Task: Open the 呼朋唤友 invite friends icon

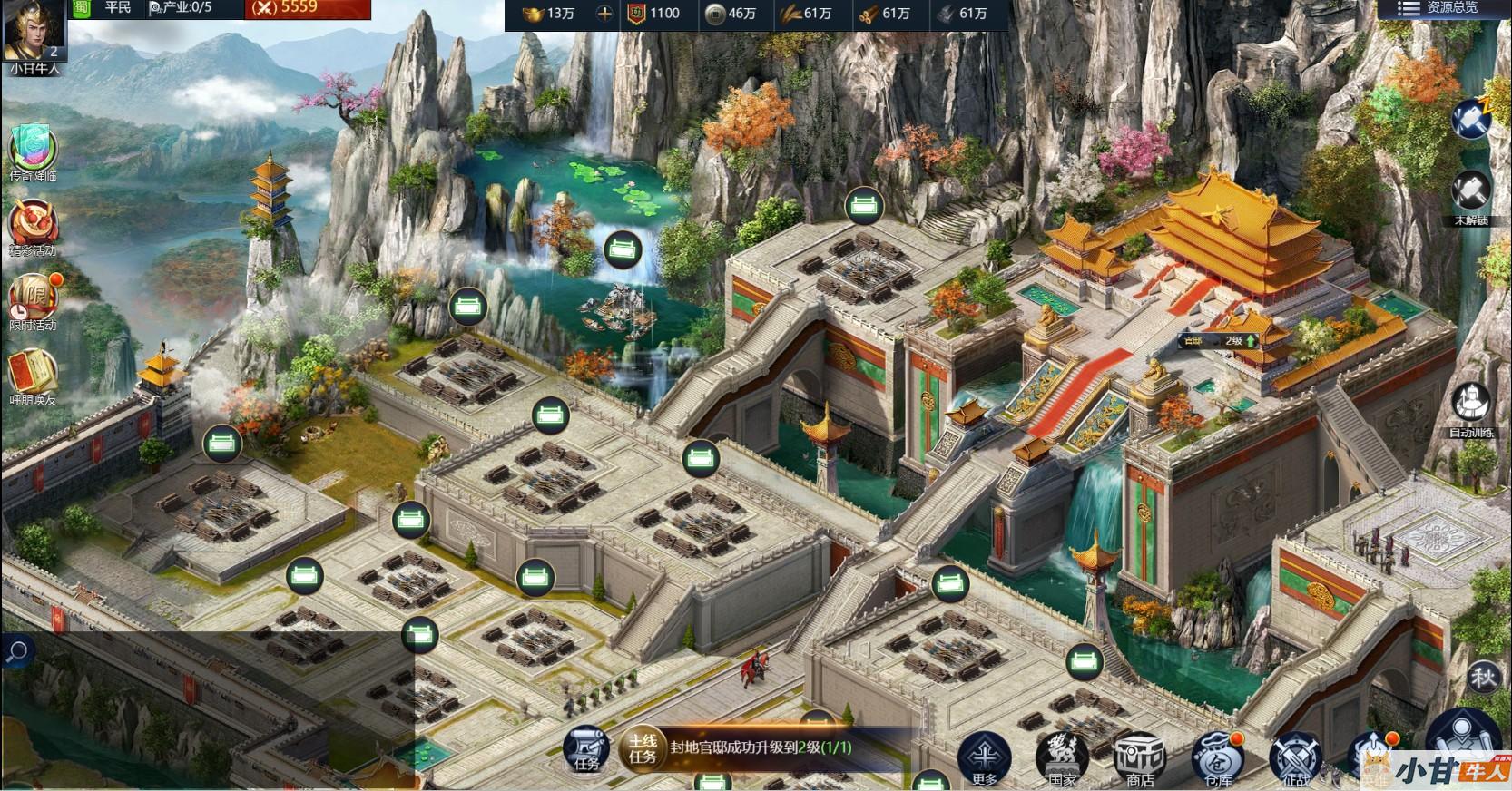Action: coord(33,373)
